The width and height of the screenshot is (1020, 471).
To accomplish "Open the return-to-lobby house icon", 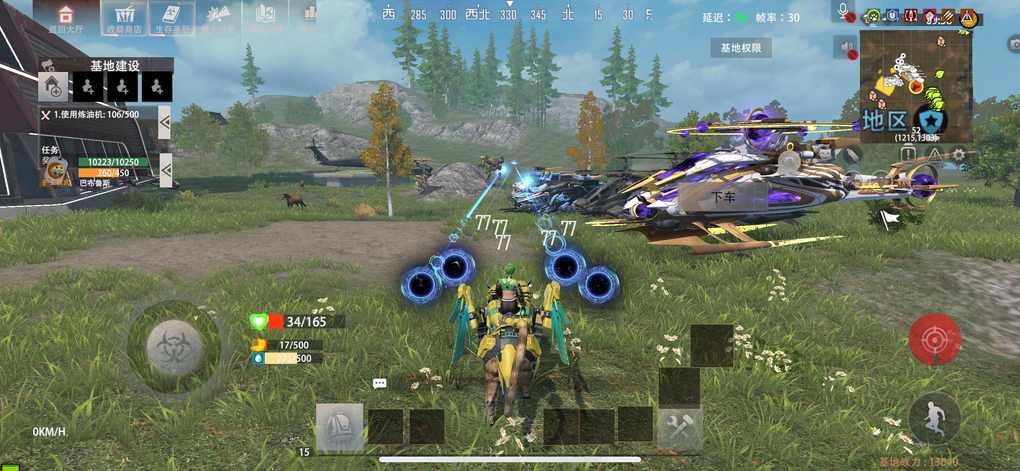I will click(x=66, y=17).
